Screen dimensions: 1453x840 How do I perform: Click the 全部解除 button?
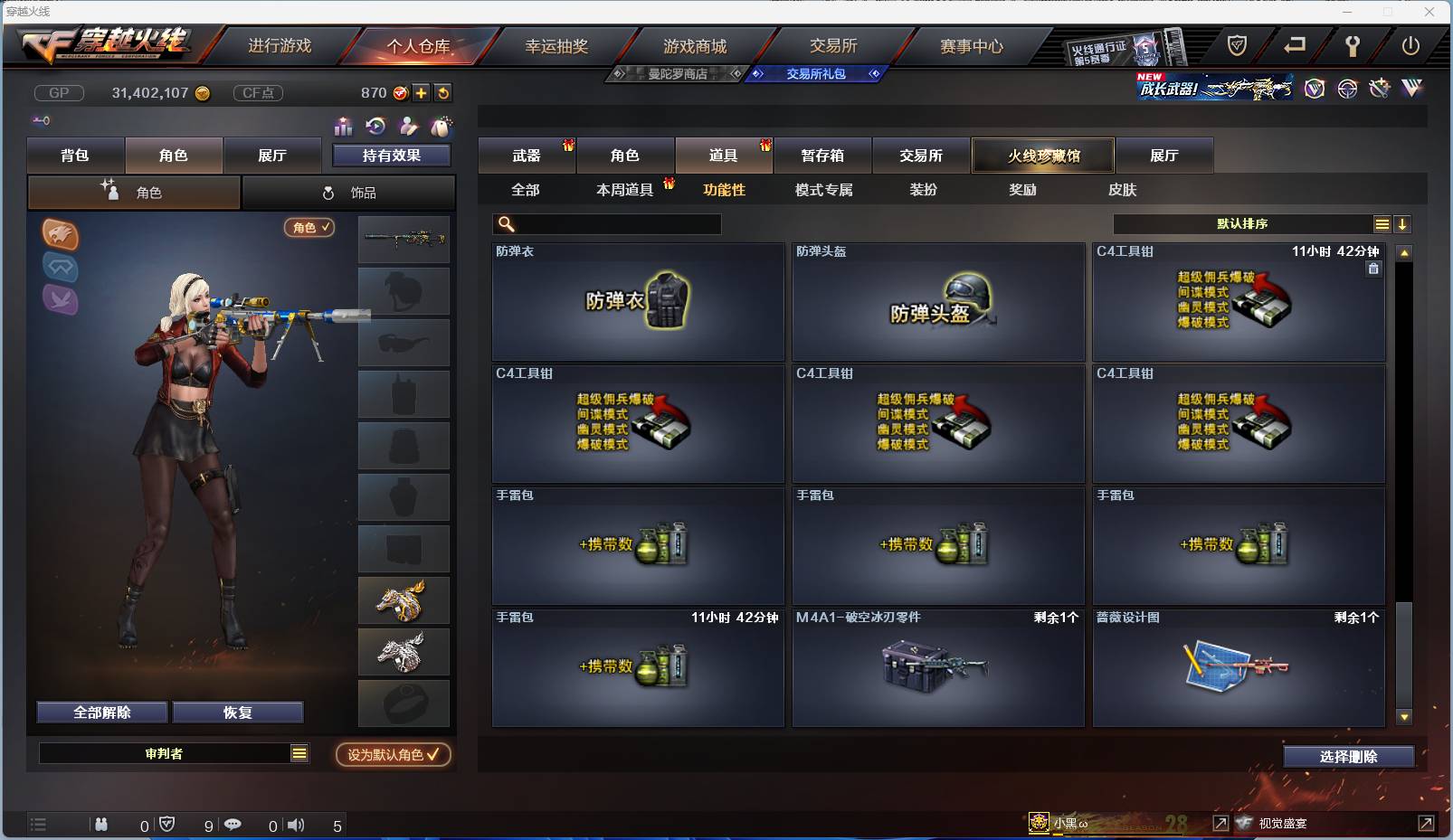pyautogui.click(x=101, y=712)
